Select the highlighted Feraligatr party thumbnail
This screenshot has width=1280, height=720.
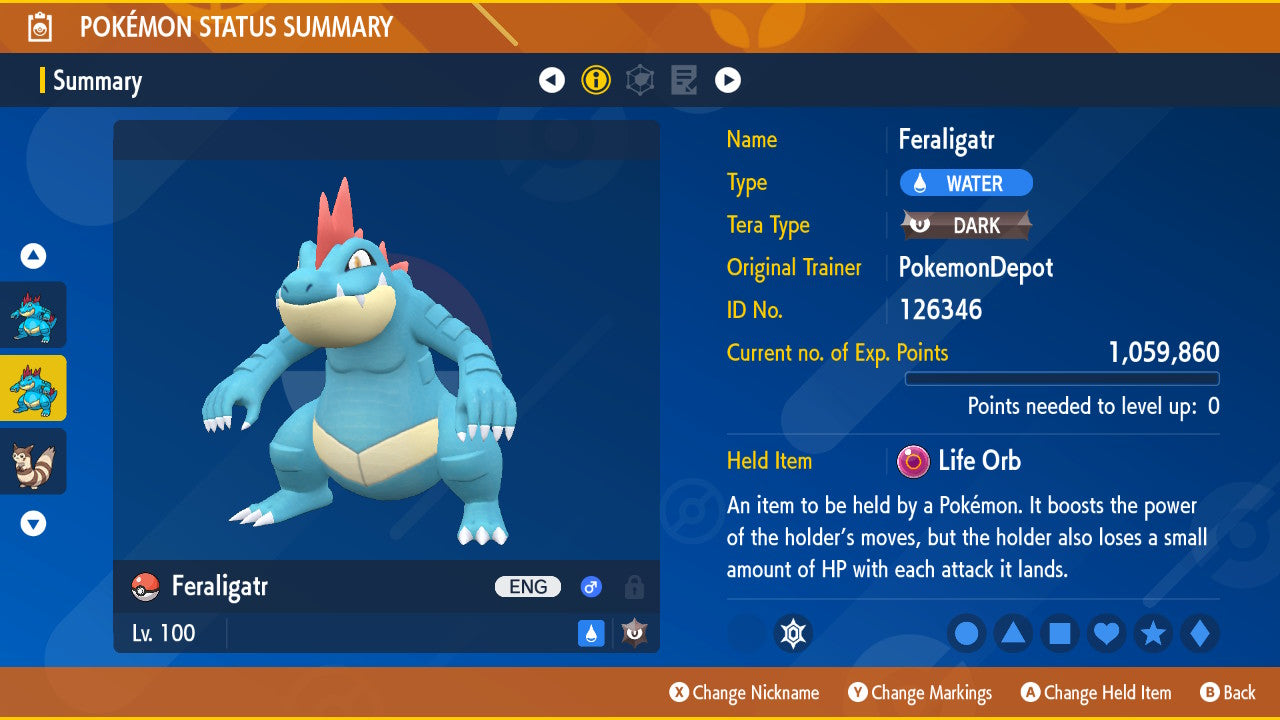(34, 388)
